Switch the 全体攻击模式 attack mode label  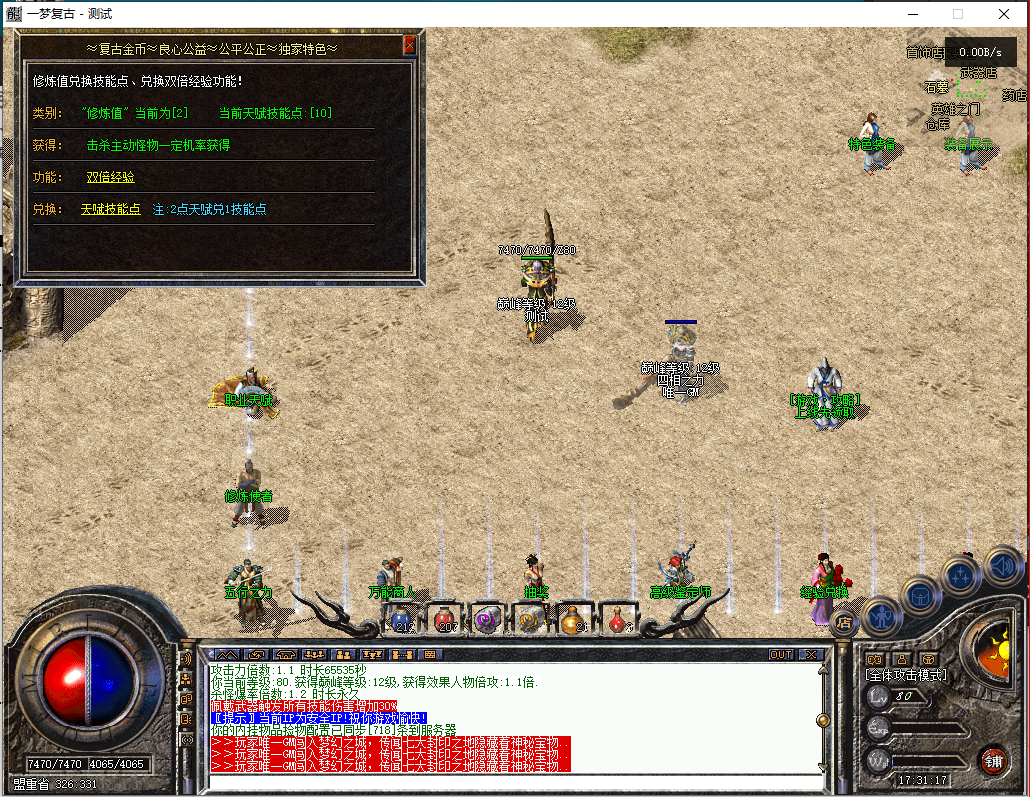[906, 675]
